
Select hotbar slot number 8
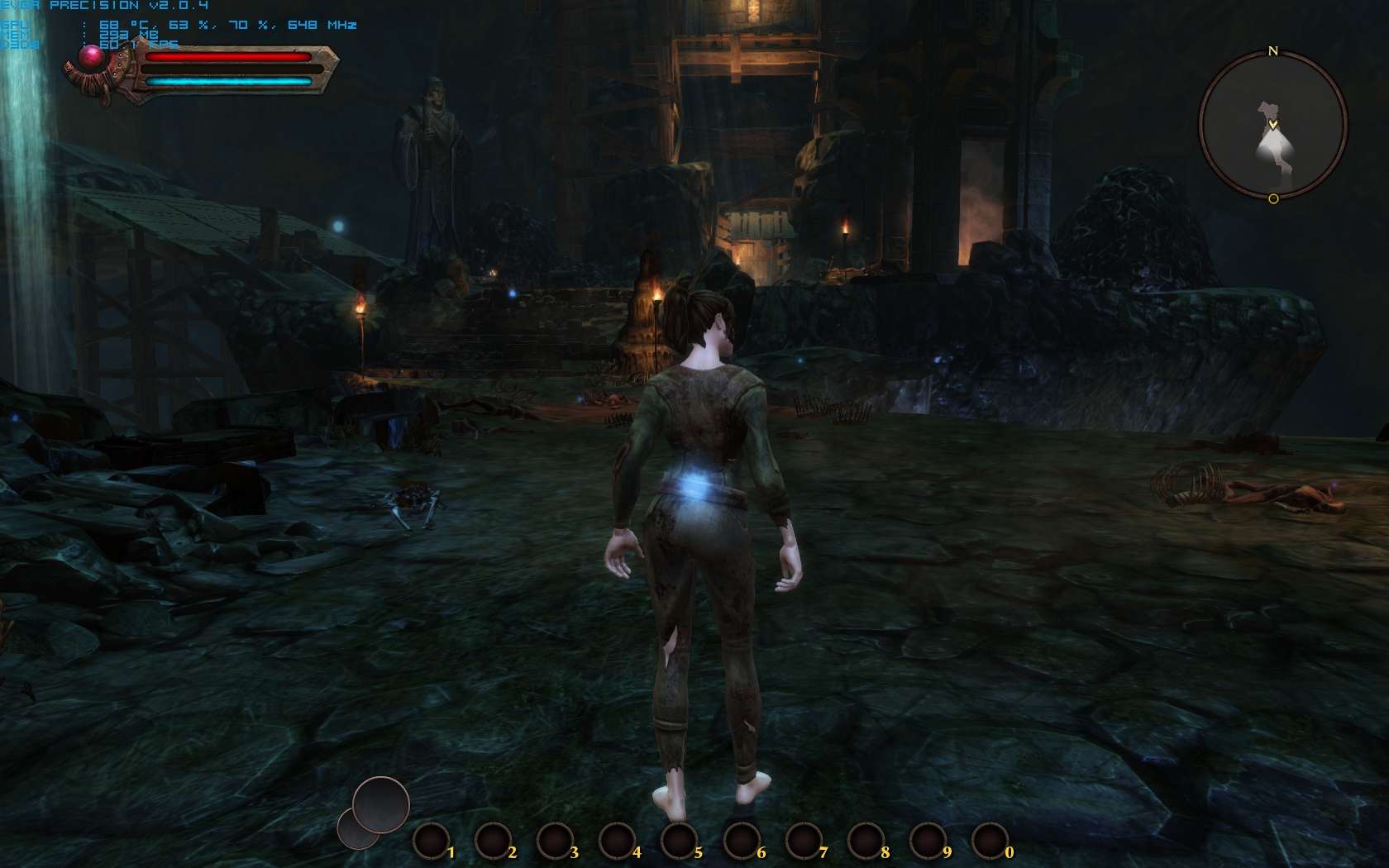pyautogui.click(x=866, y=842)
